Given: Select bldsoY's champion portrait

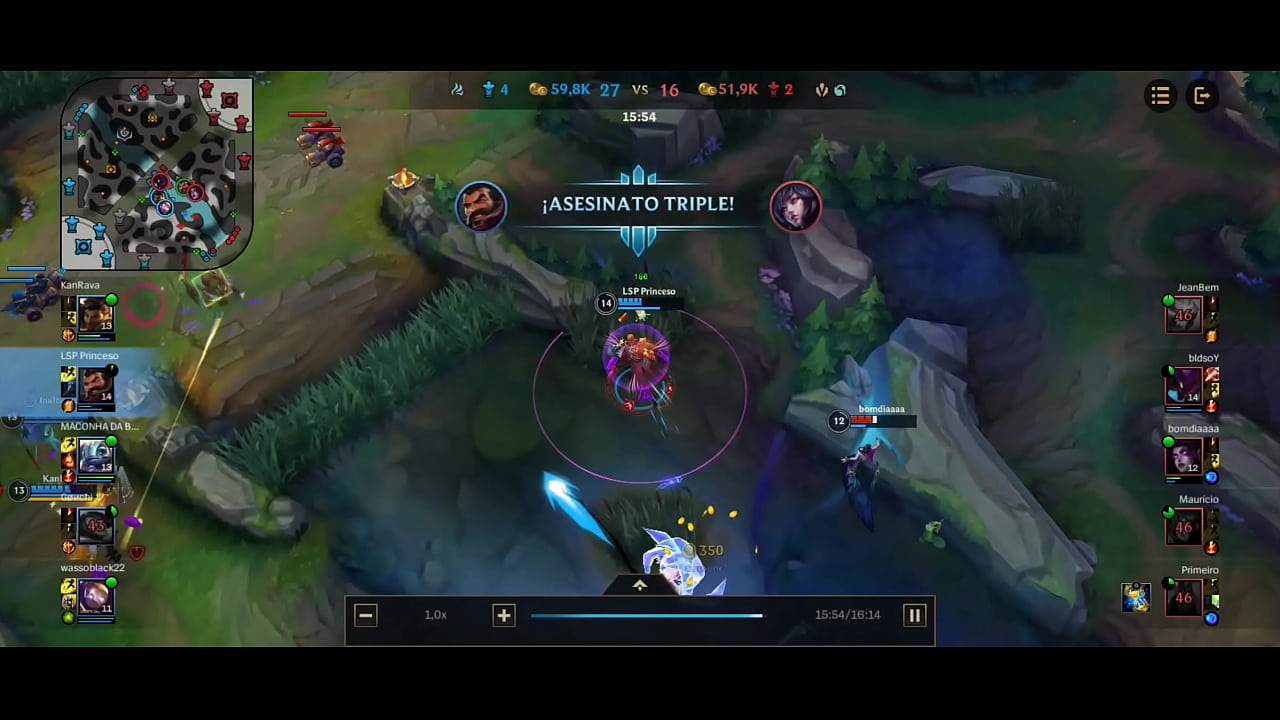Looking at the screenshot, I should [x=1185, y=386].
